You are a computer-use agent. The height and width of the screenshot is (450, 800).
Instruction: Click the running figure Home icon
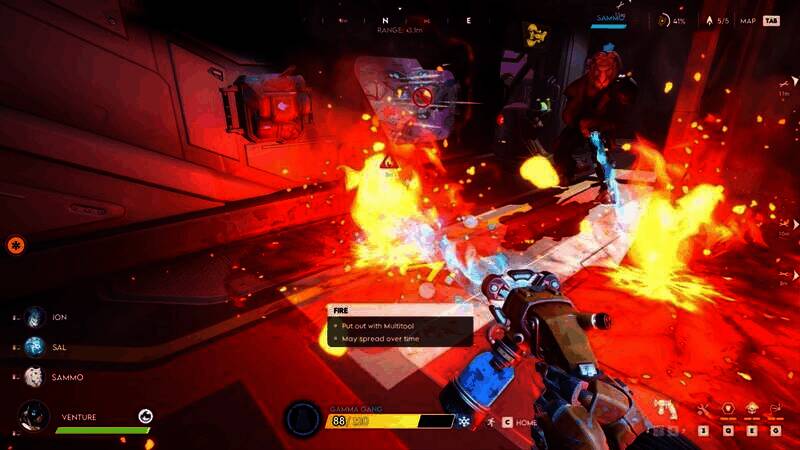click(x=490, y=422)
